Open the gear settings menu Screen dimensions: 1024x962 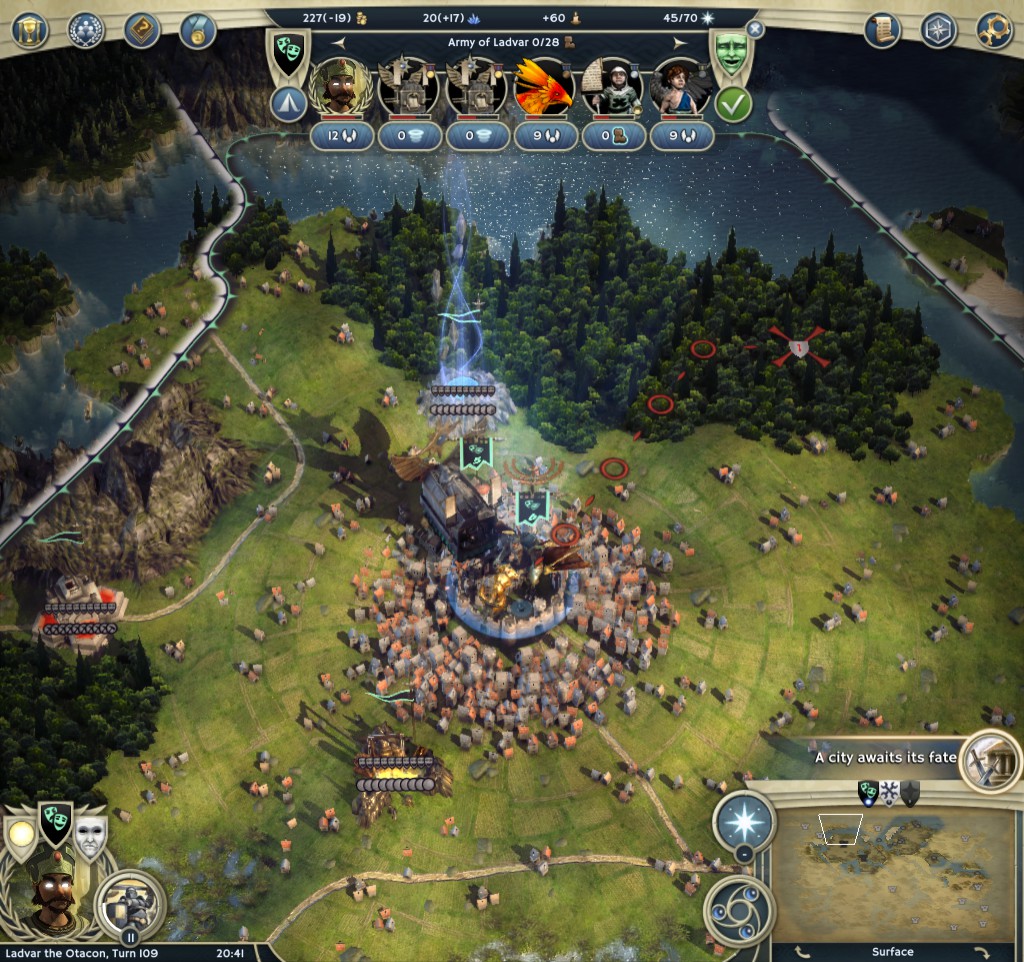[994, 29]
